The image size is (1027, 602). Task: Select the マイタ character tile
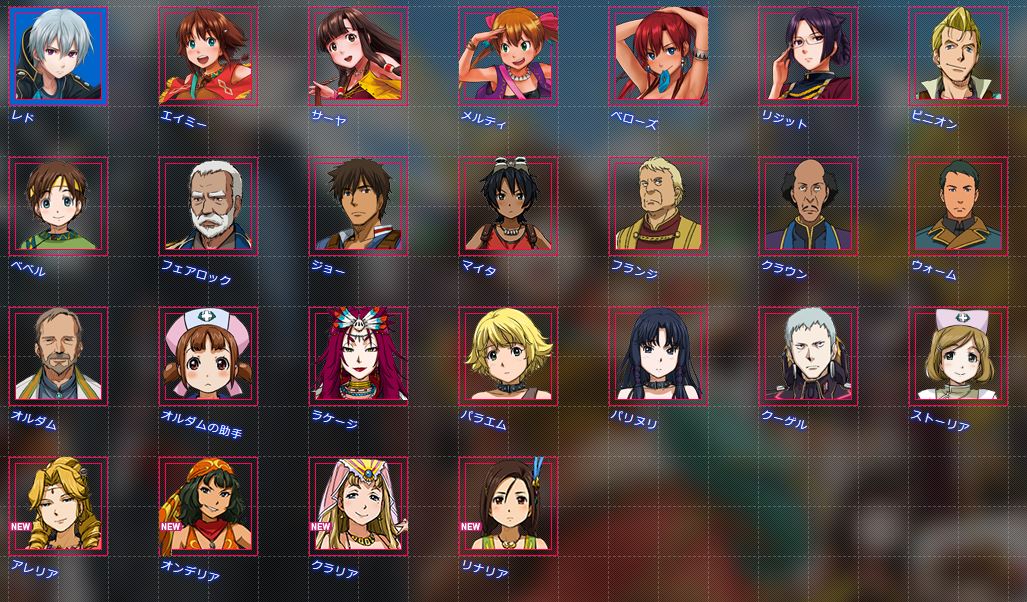pyautogui.click(x=508, y=206)
